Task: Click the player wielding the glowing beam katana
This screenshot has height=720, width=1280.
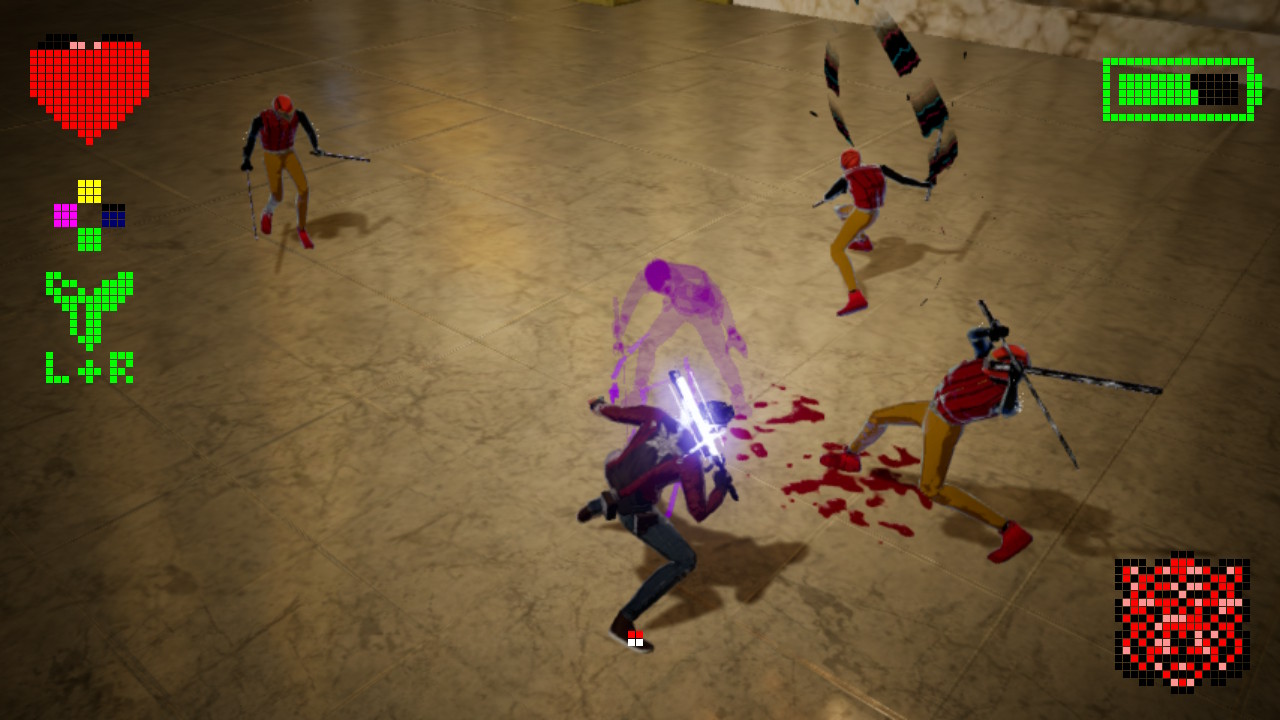Action: (660, 470)
